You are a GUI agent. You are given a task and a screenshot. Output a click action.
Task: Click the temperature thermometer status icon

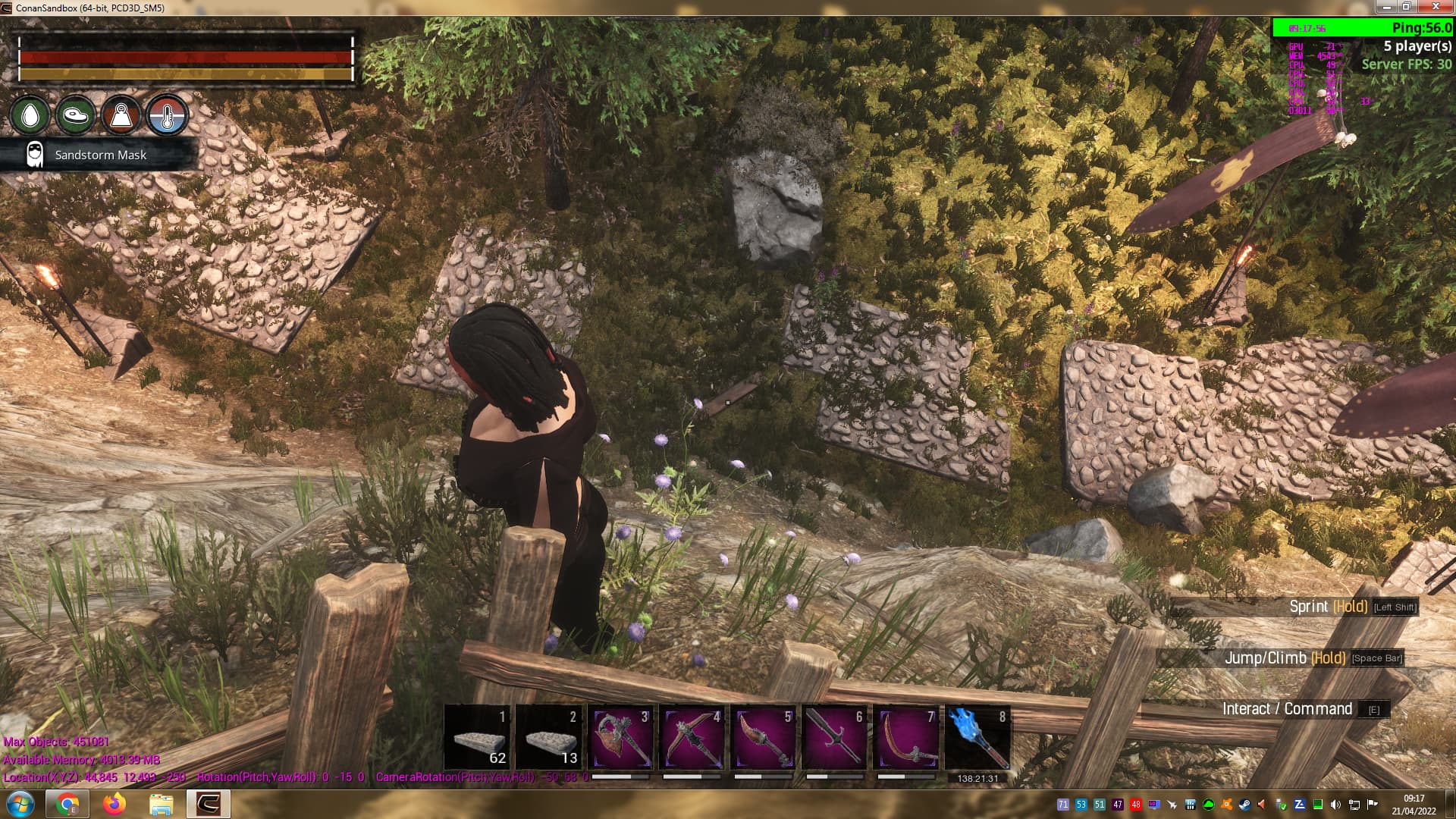tap(167, 116)
